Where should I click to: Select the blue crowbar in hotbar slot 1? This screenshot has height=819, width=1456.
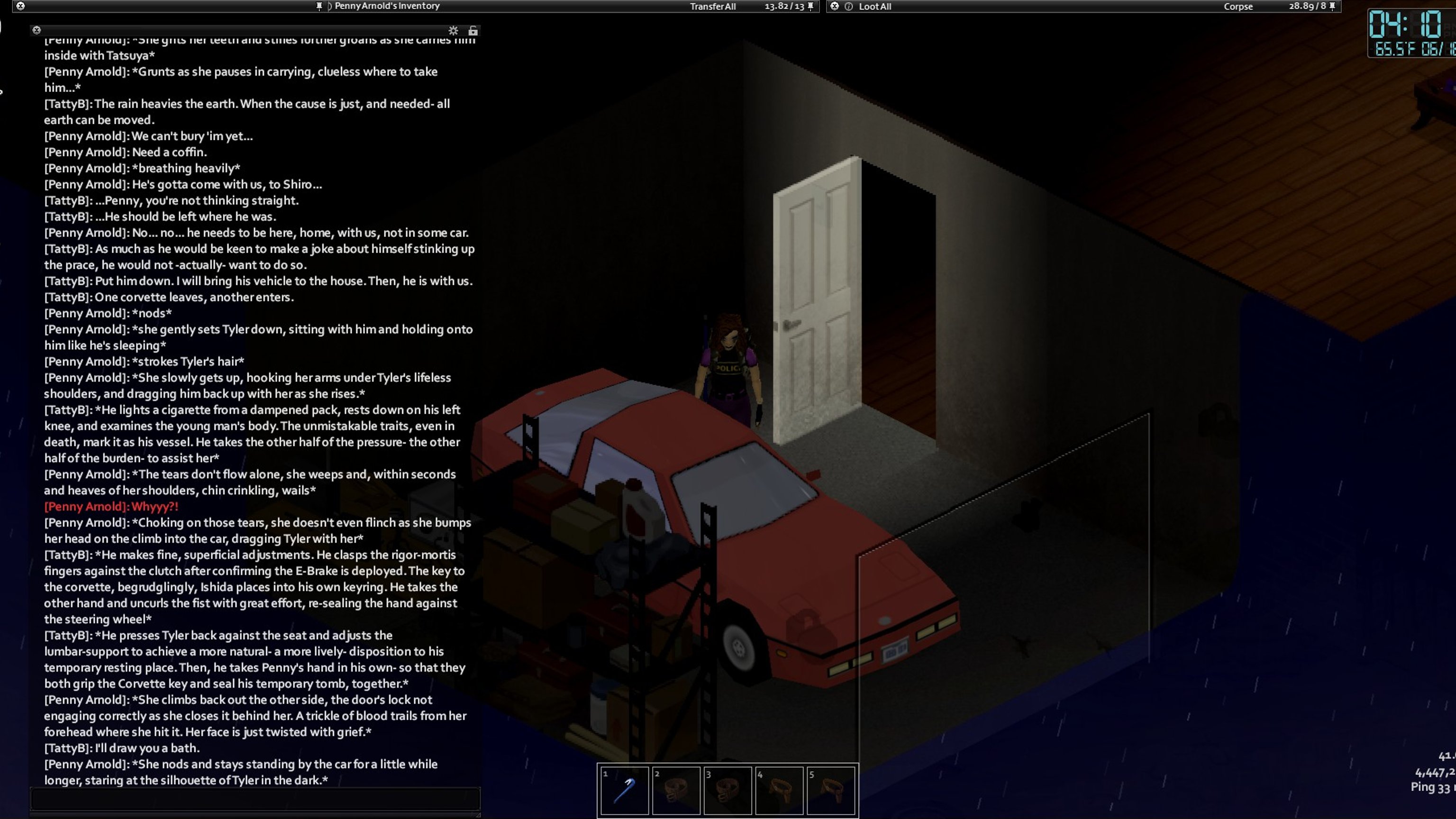[624, 790]
